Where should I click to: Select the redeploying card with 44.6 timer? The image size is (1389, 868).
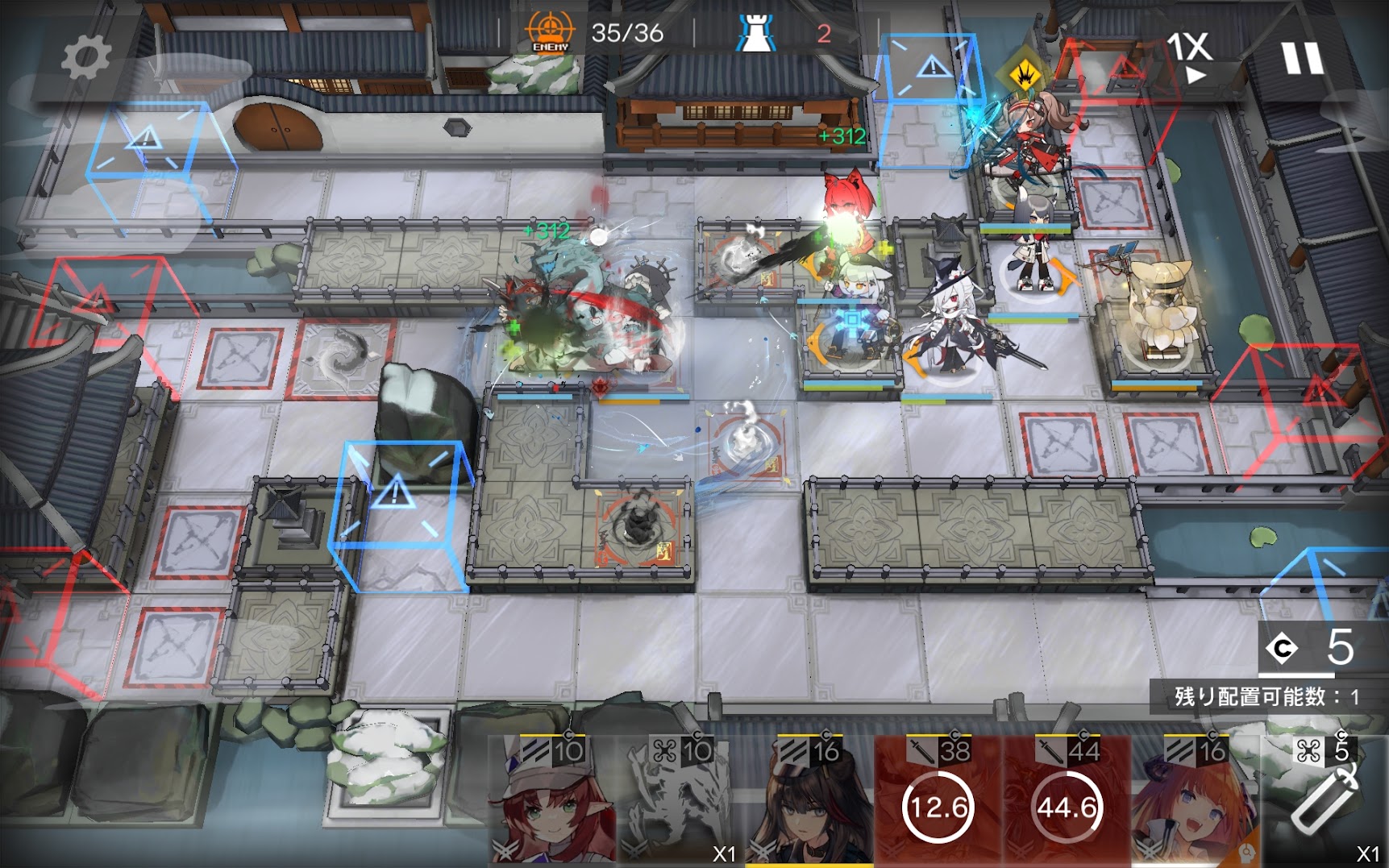tap(1067, 802)
